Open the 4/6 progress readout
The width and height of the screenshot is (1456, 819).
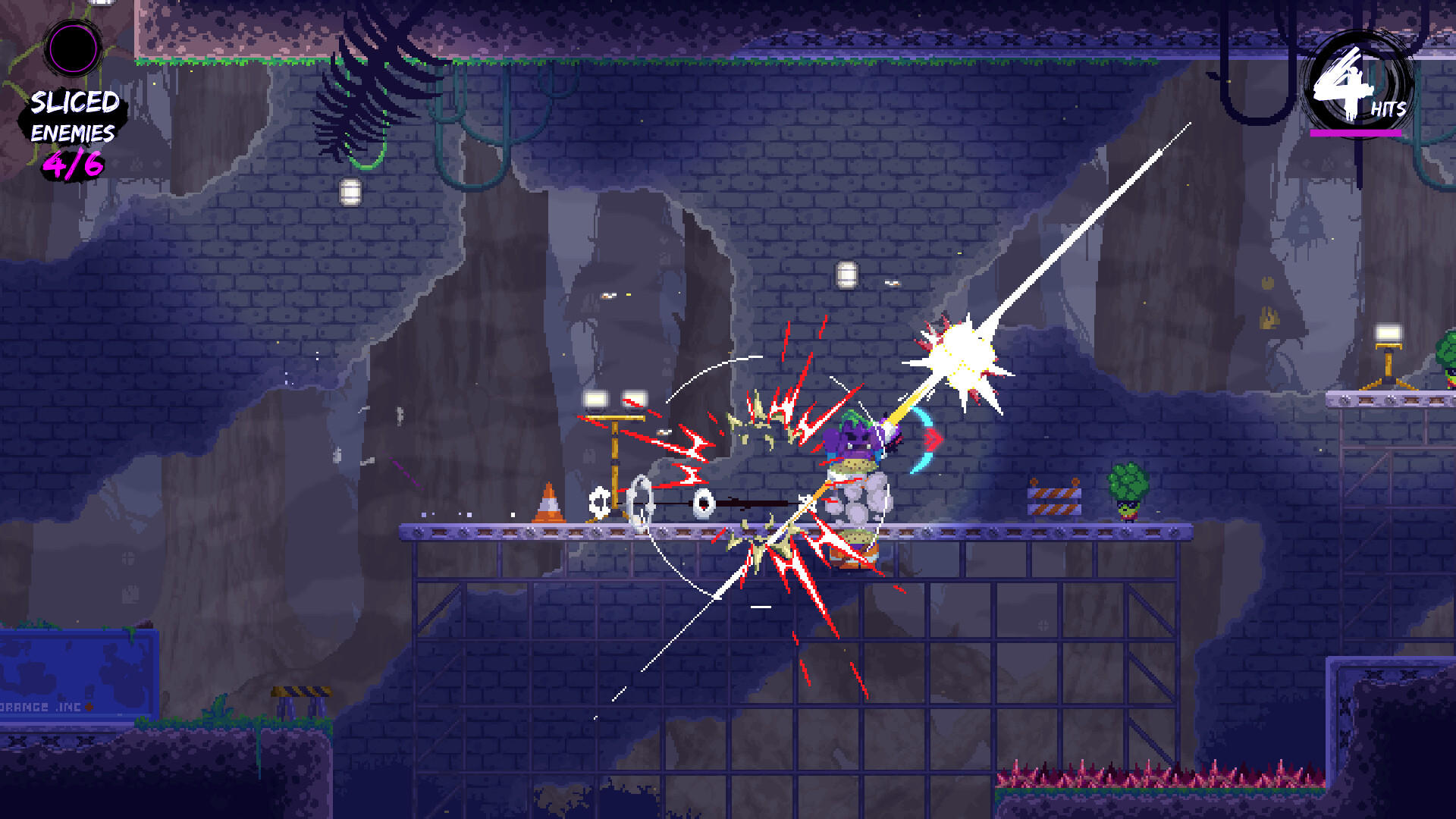(72, 162)
